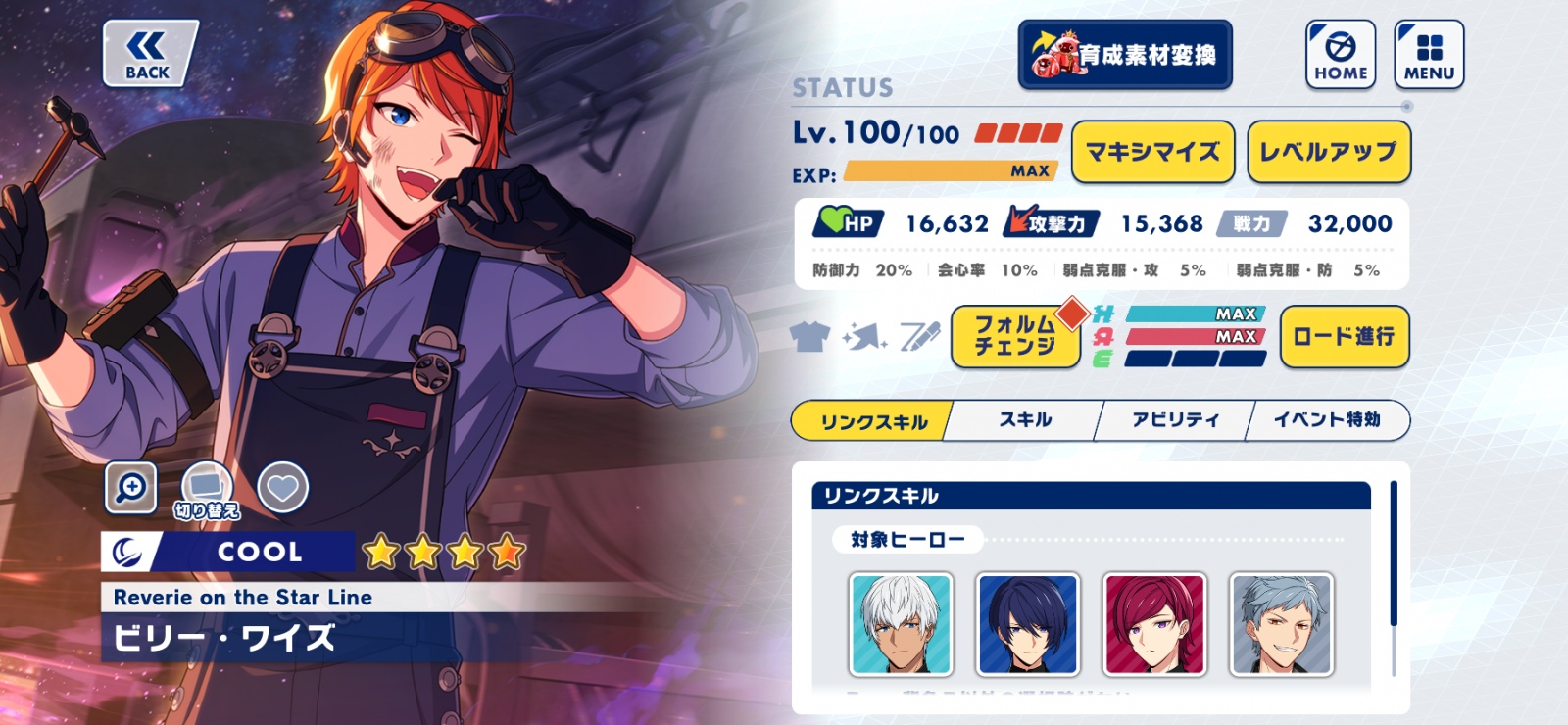Viewport: 1568px width, 725px height.
Task: Switch to the スキル tab
Action: click(x=1025, y=420)
